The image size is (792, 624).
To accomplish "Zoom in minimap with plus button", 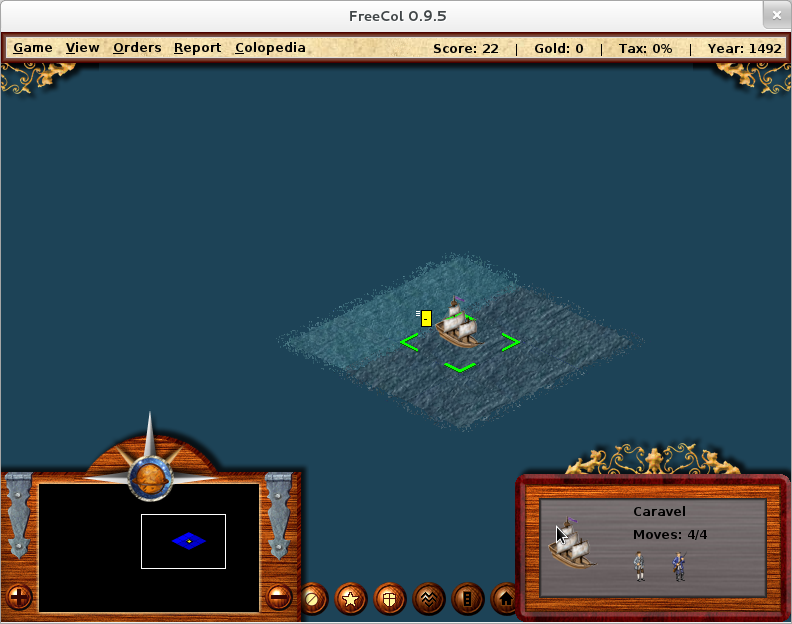I will coord(20,598).
